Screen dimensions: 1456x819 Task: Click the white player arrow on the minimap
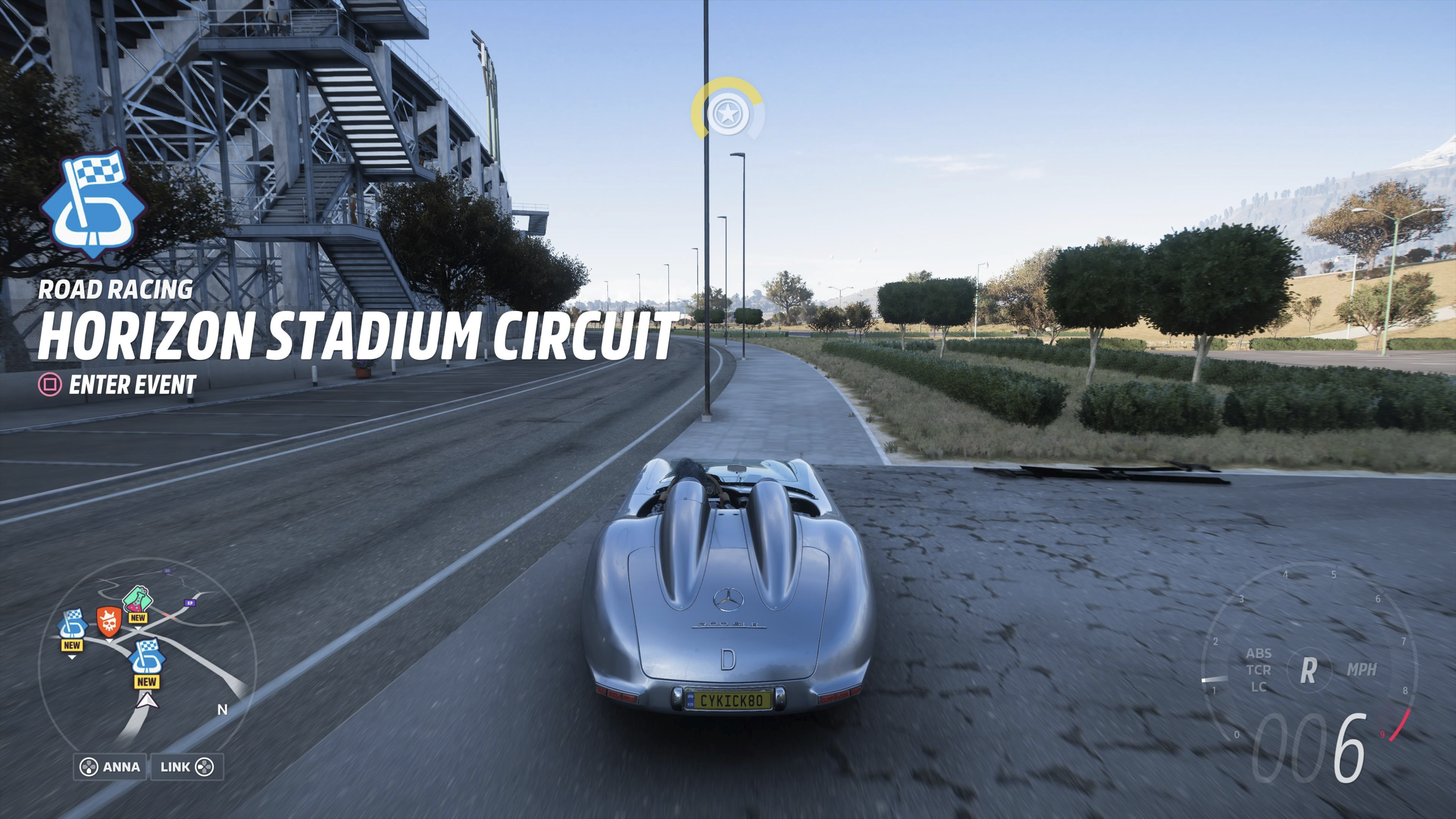pyautogui.click(x=147, y=702)
